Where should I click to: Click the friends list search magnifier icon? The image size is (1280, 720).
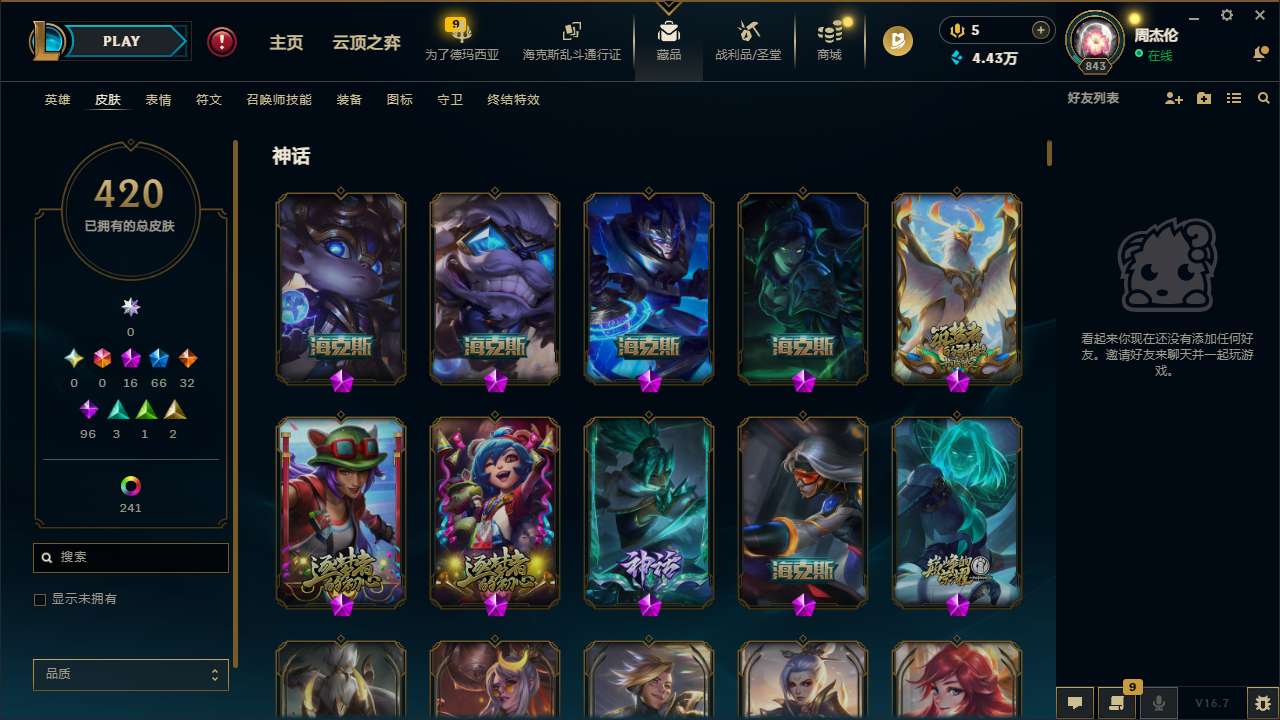[x=1264, y=98]
